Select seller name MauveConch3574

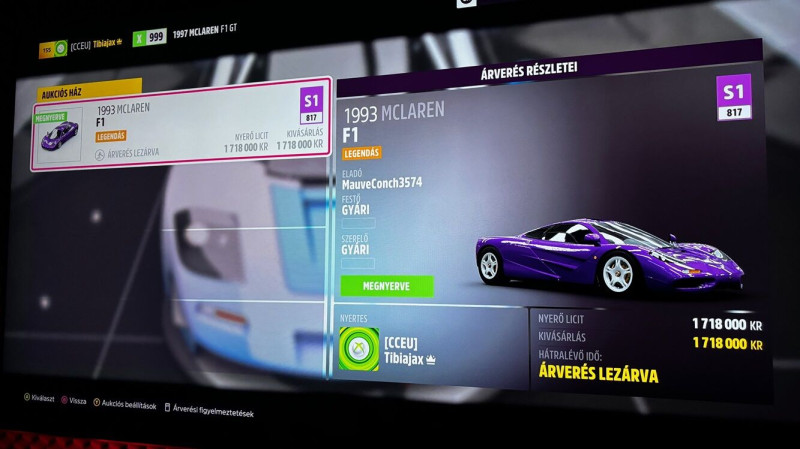382,183
